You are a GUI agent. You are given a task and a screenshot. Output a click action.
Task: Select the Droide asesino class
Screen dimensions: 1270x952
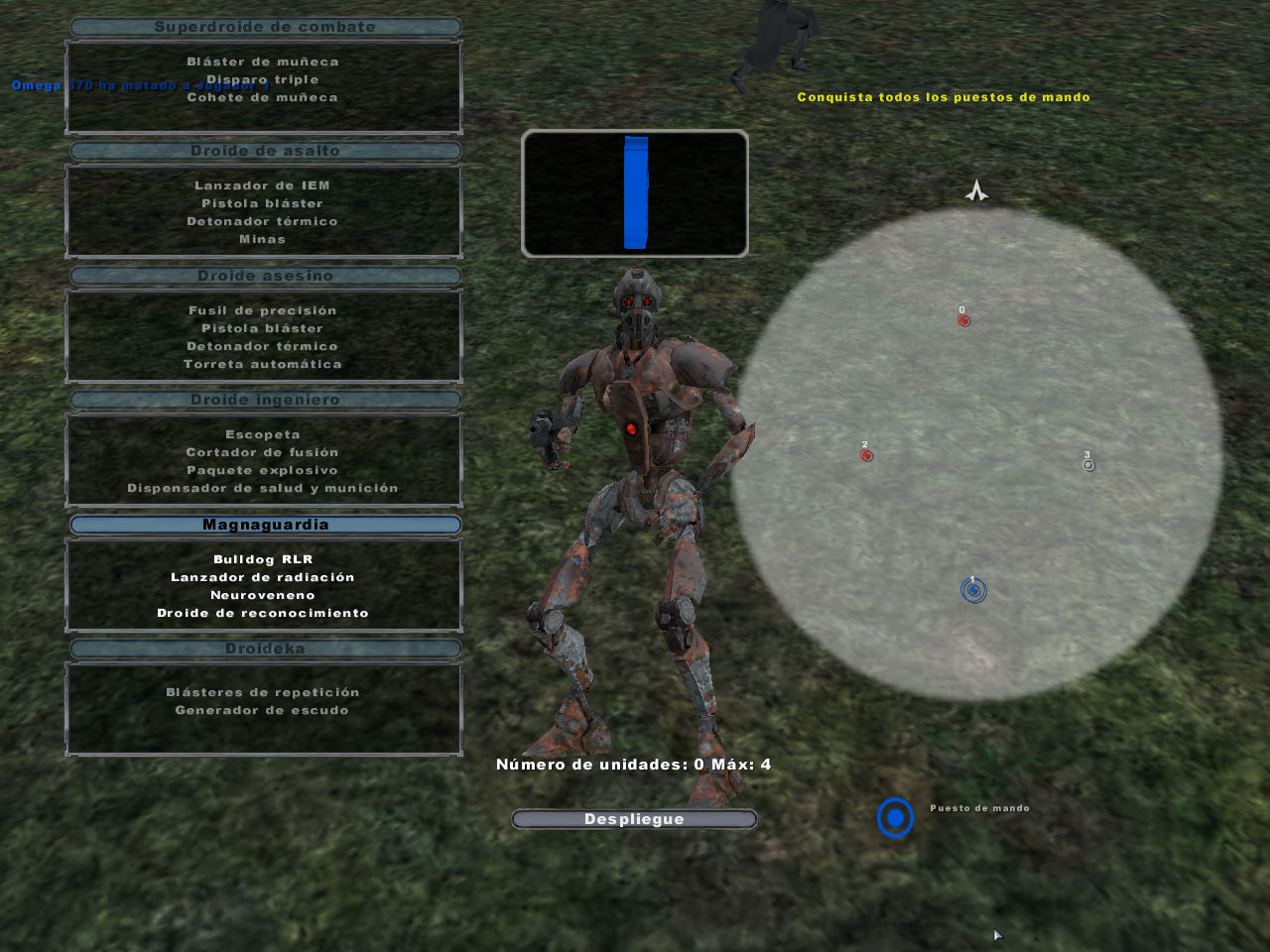pos(263,276)
